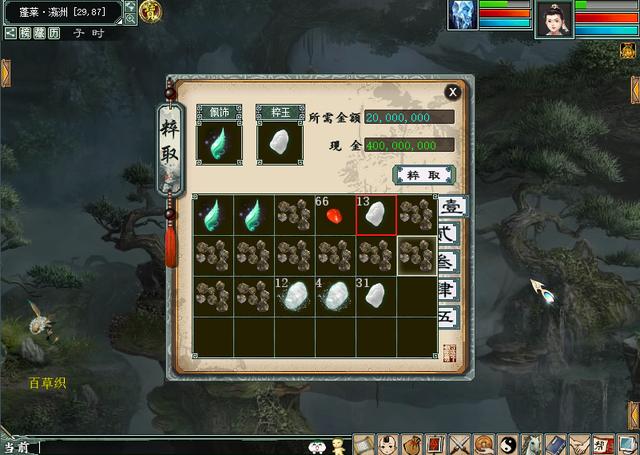Pick the red gem stack of 66
Viewport: 640px width, 455px height.
coord(335,215)
